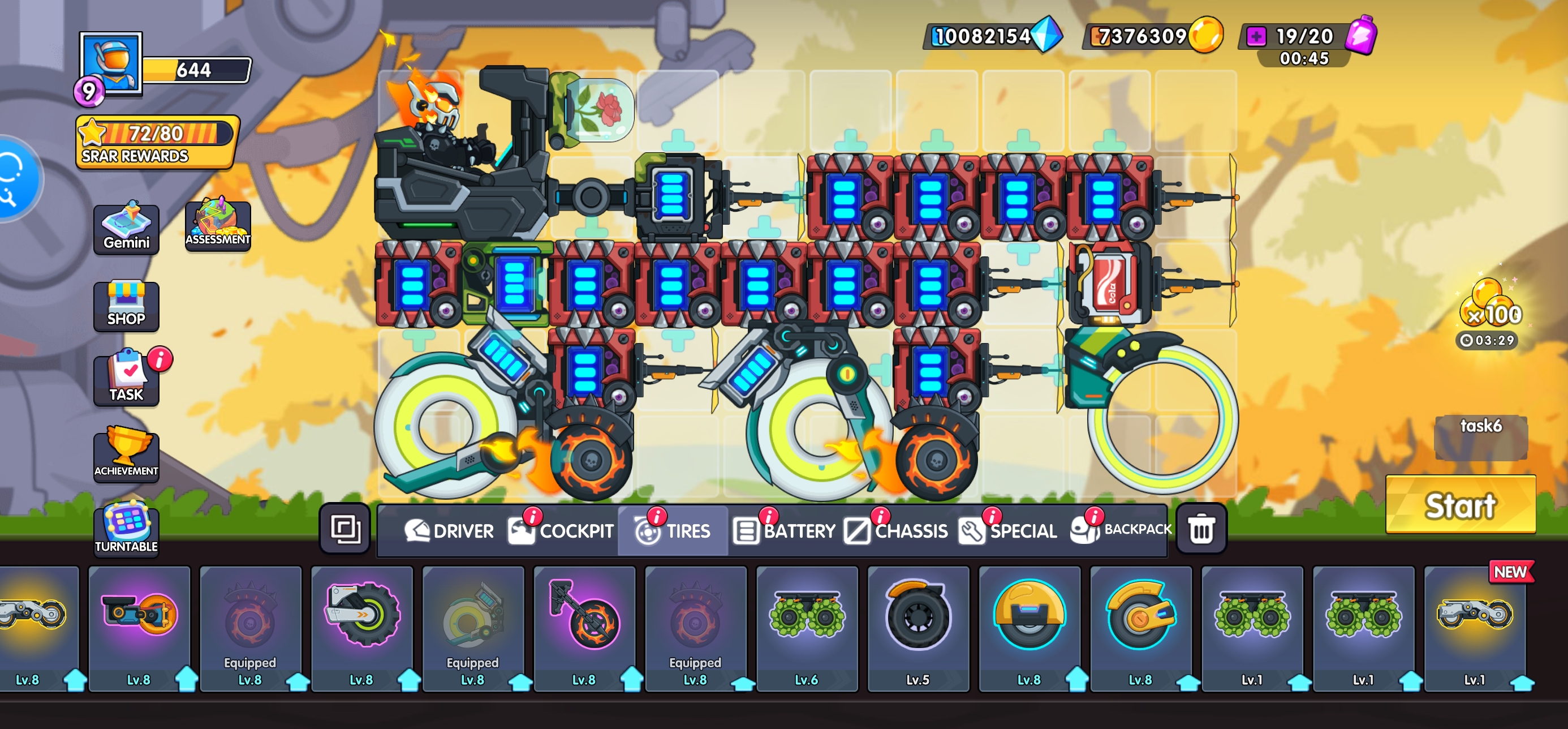Image resolution: width=1568 pixels, height=729 pixels.
Task: Open the Special parts tab
Action: 1007,530
